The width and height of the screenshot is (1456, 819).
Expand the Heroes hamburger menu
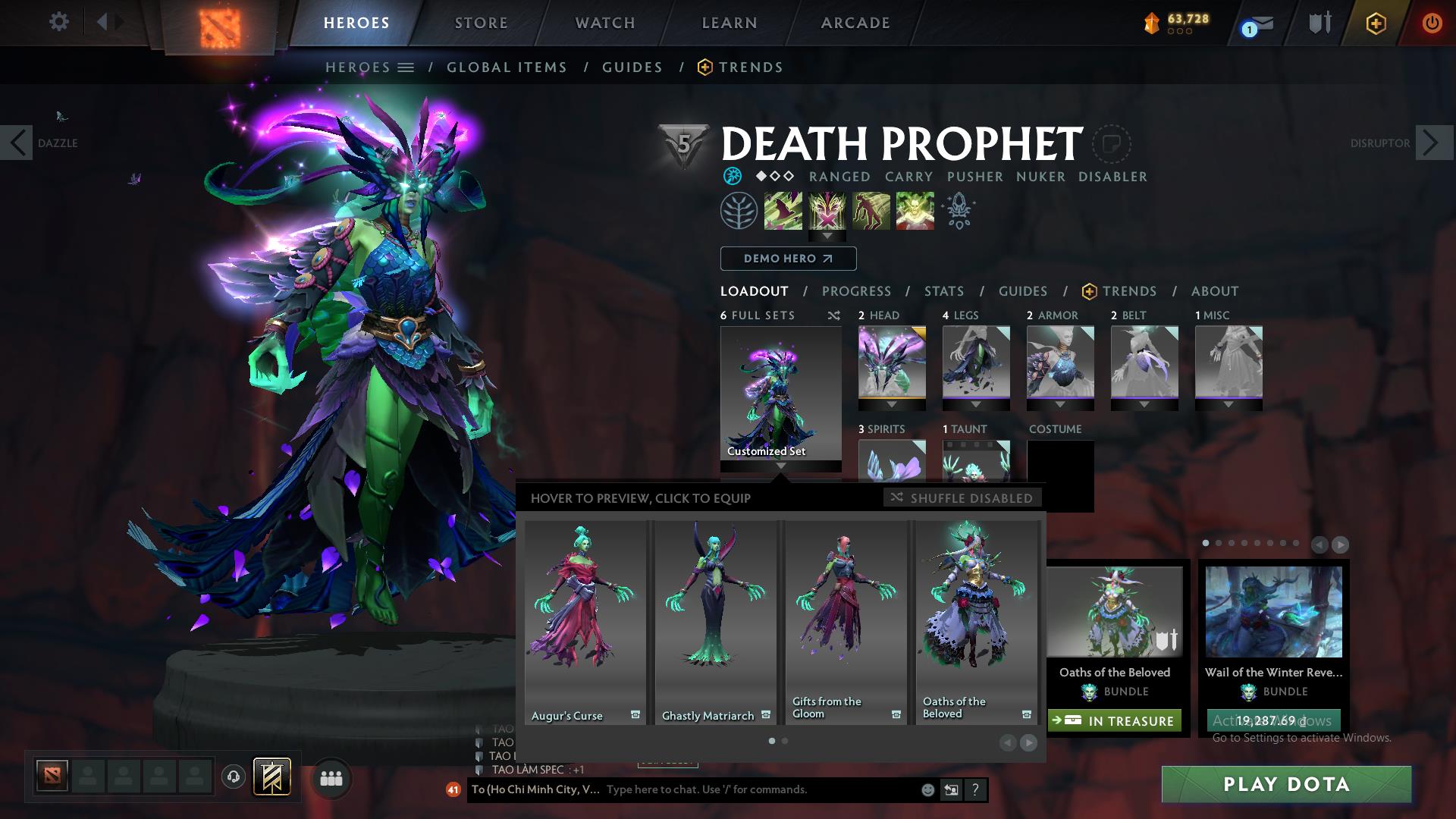tap(406, 67)
